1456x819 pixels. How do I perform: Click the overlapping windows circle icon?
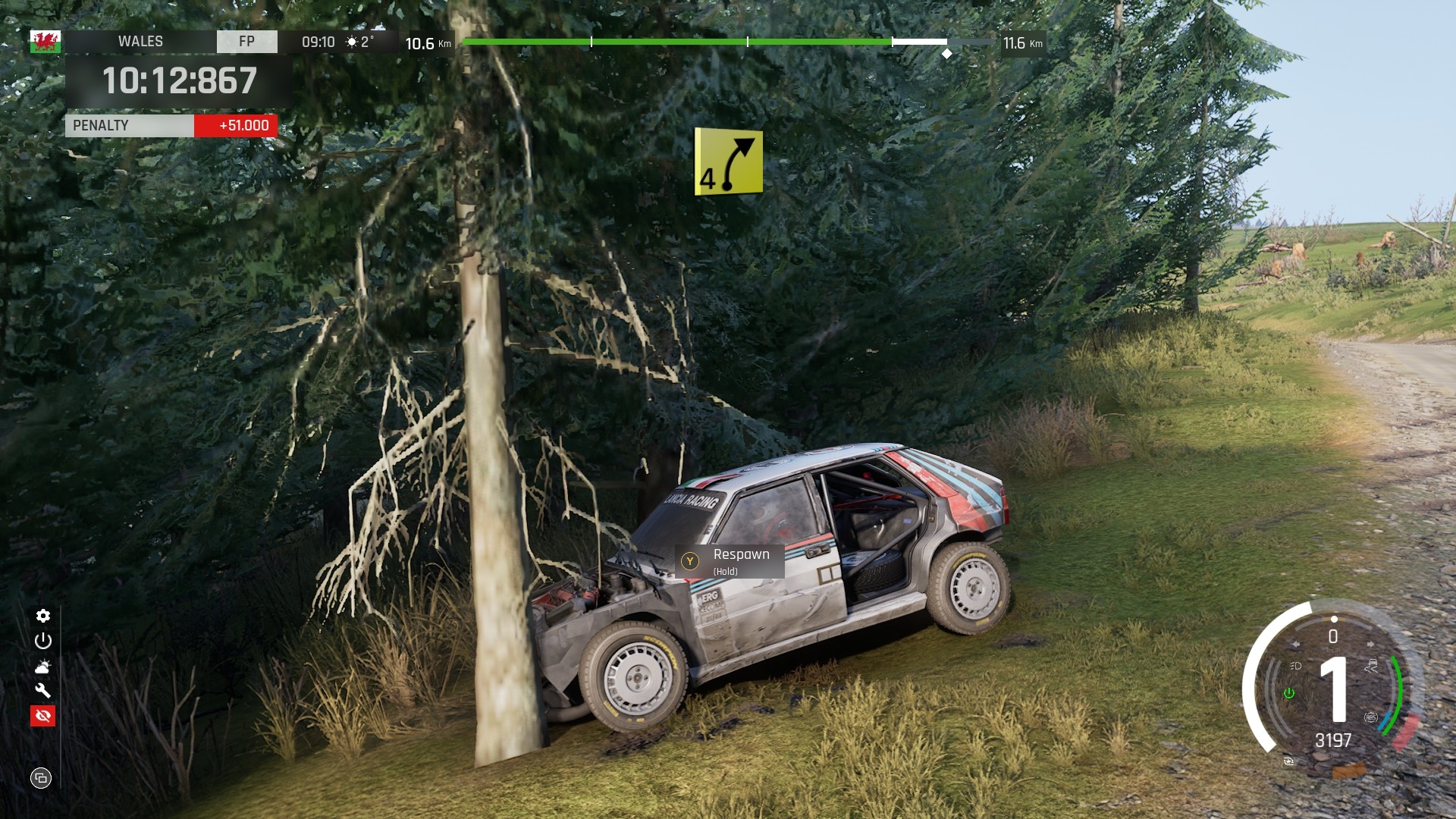[41, 778]
